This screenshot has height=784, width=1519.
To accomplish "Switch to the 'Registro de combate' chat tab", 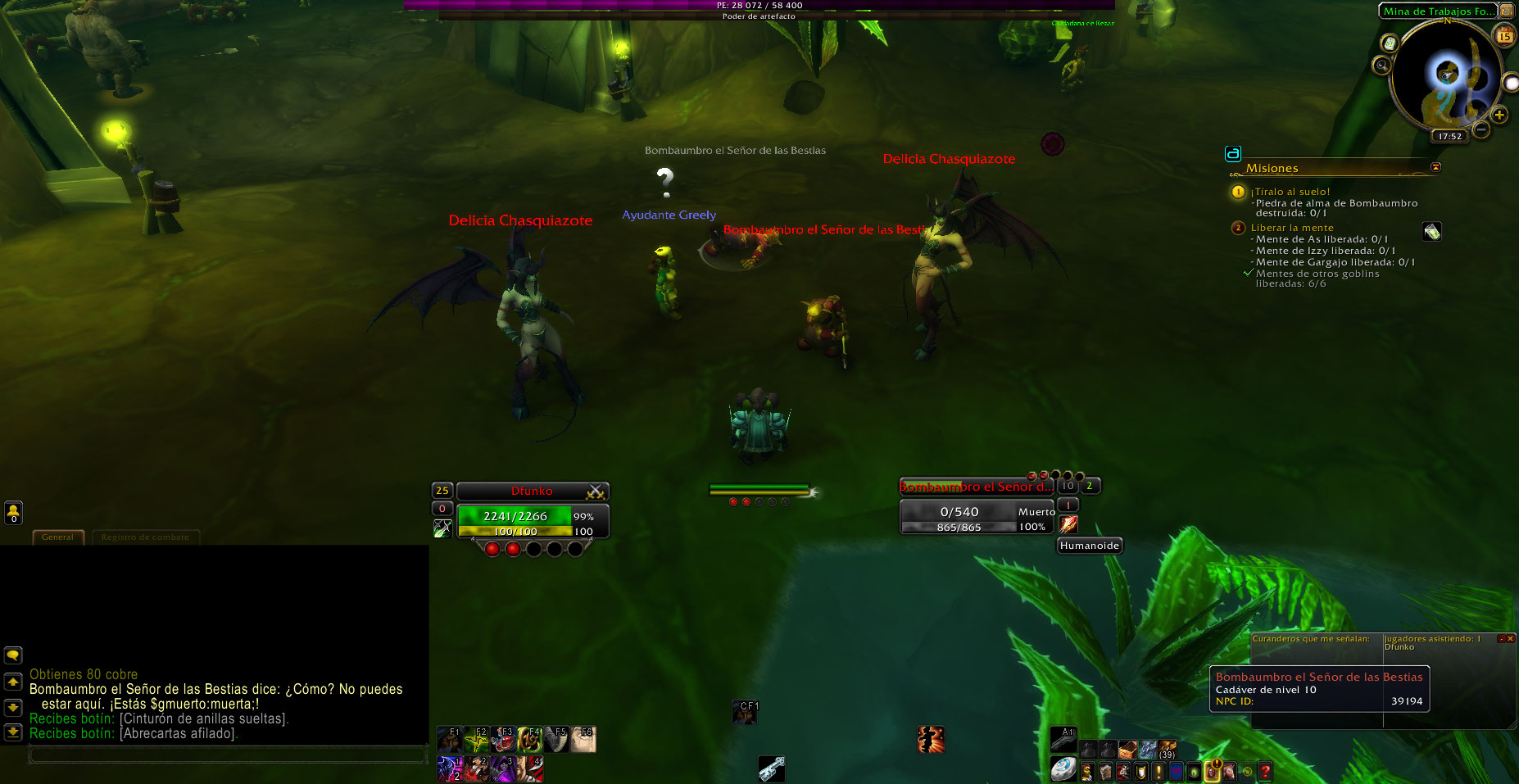I will [145, 537].
